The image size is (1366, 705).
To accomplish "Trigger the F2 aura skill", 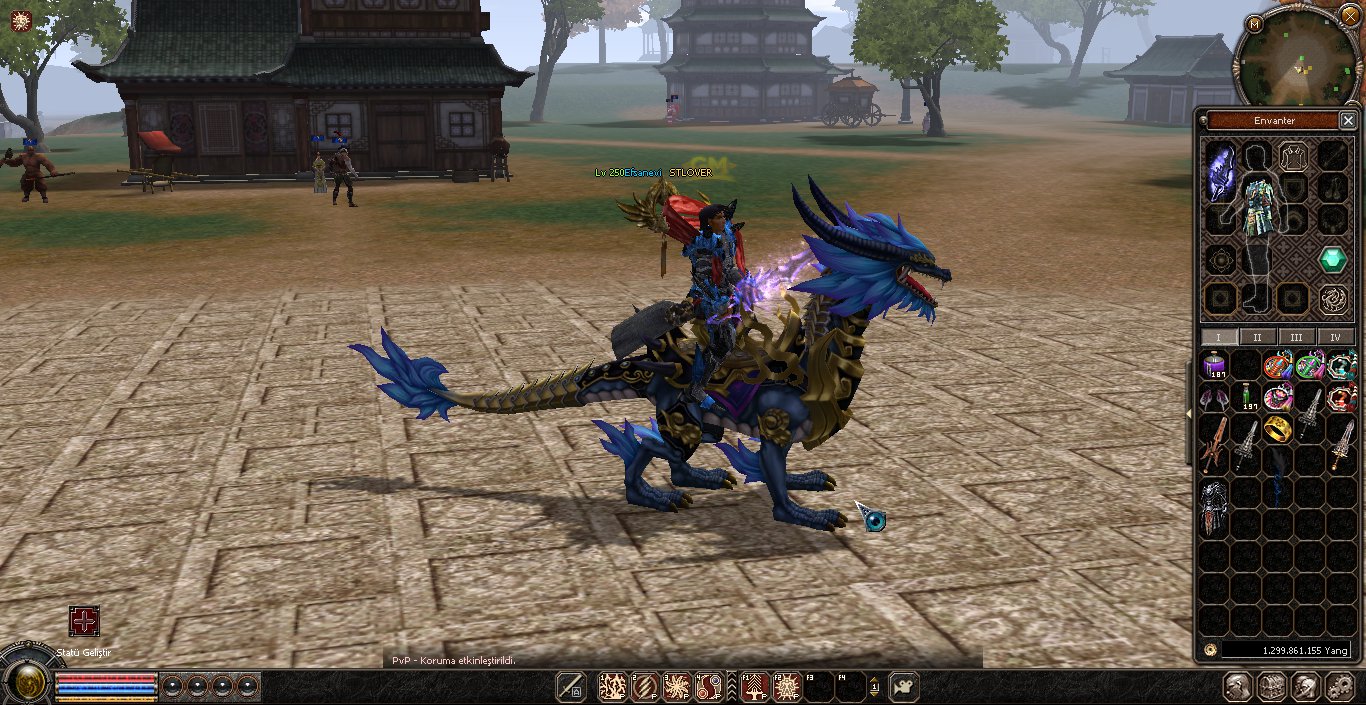I will coord(787,686).
